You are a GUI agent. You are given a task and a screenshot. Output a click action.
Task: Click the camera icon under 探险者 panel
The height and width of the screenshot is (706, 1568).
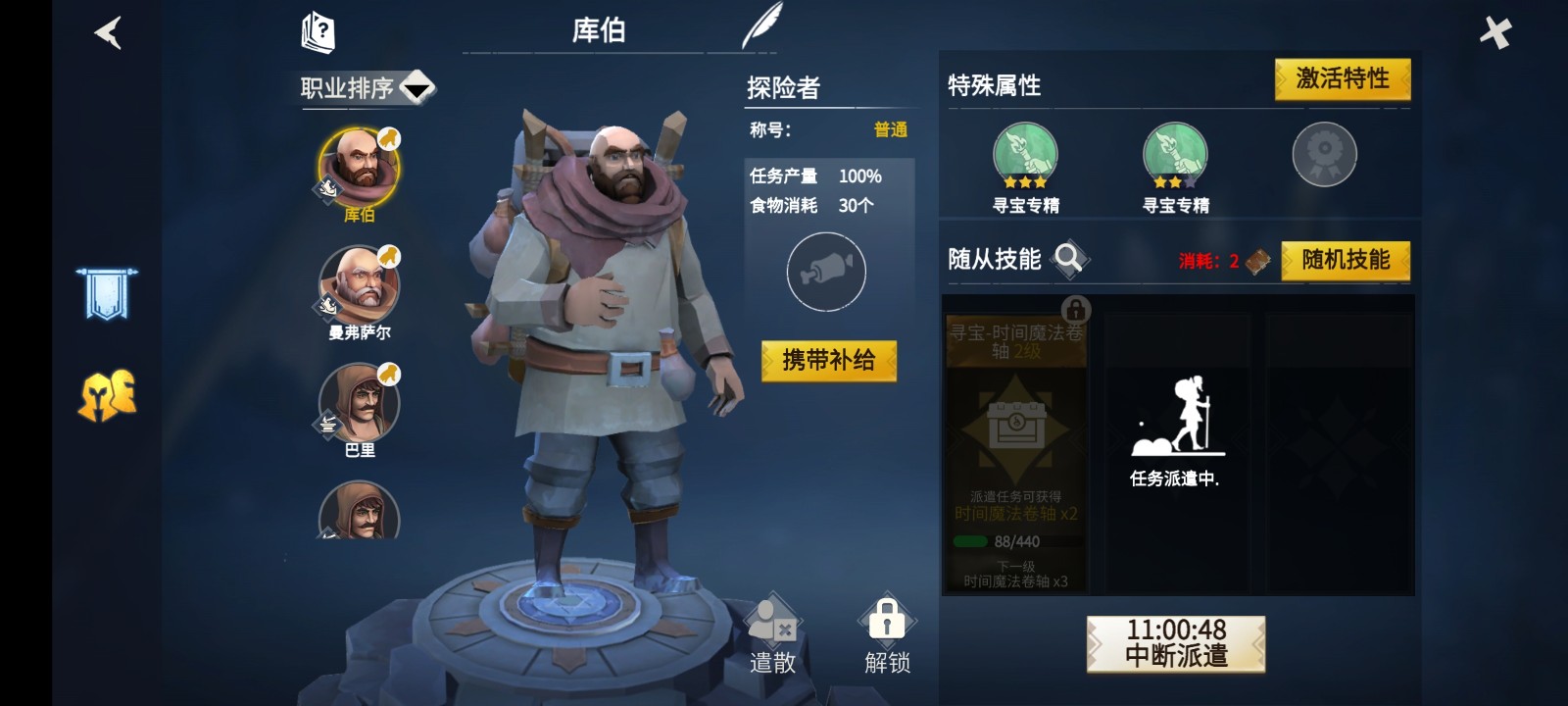point(826,271)
